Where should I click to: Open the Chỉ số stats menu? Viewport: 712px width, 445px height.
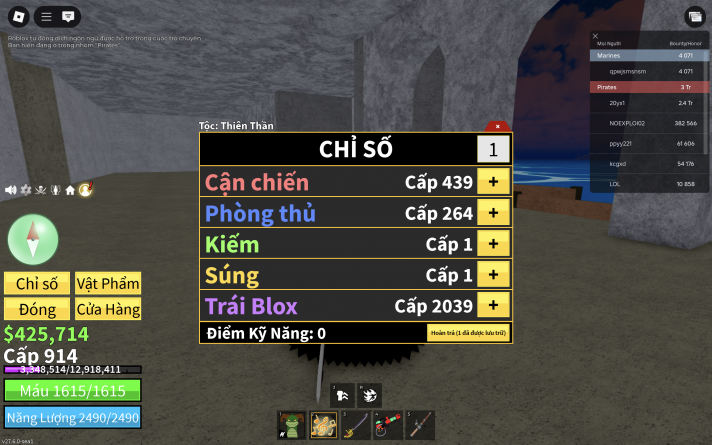click(x=37, y=283)
